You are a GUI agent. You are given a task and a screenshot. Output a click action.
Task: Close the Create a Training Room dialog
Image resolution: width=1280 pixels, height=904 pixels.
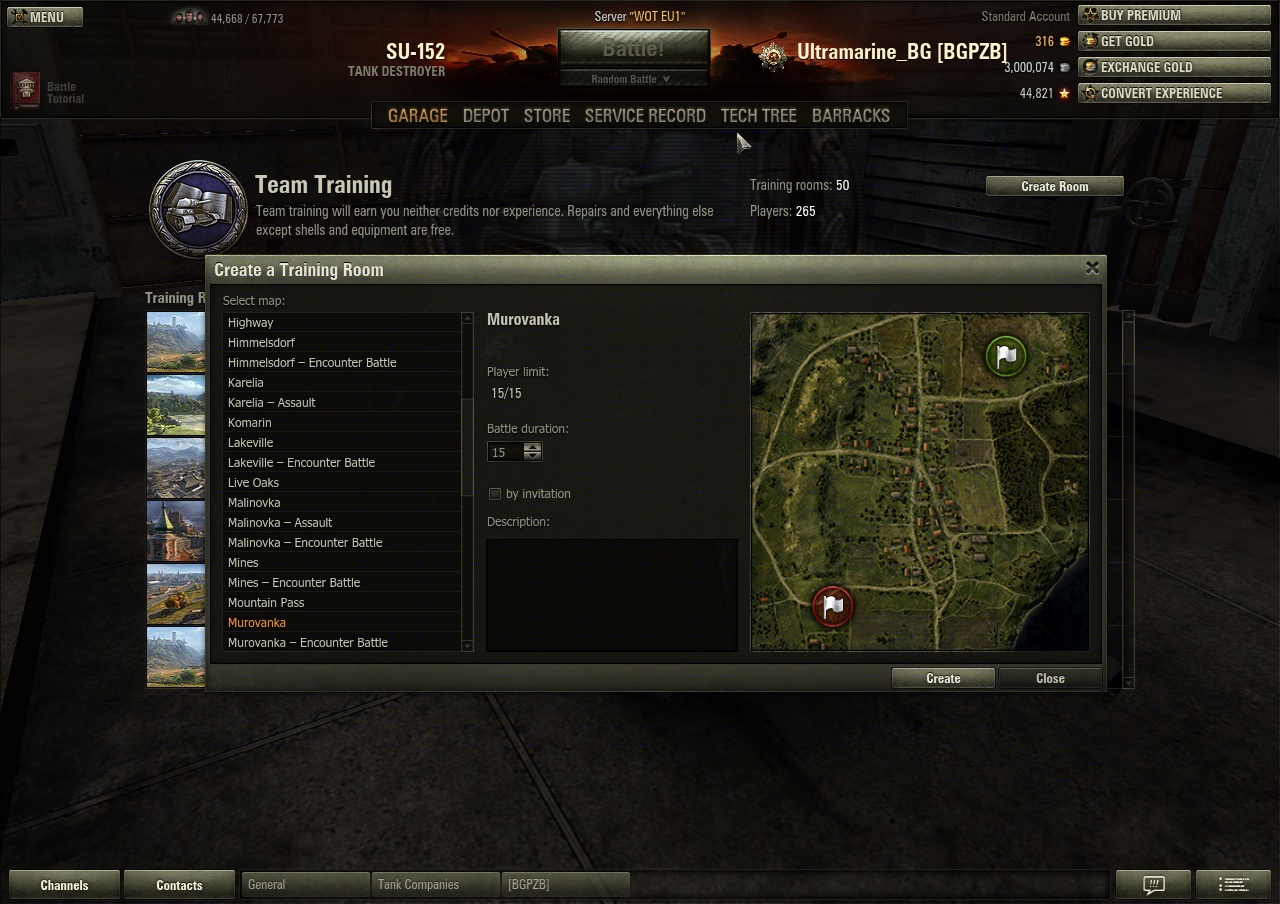click(1050, 678)
